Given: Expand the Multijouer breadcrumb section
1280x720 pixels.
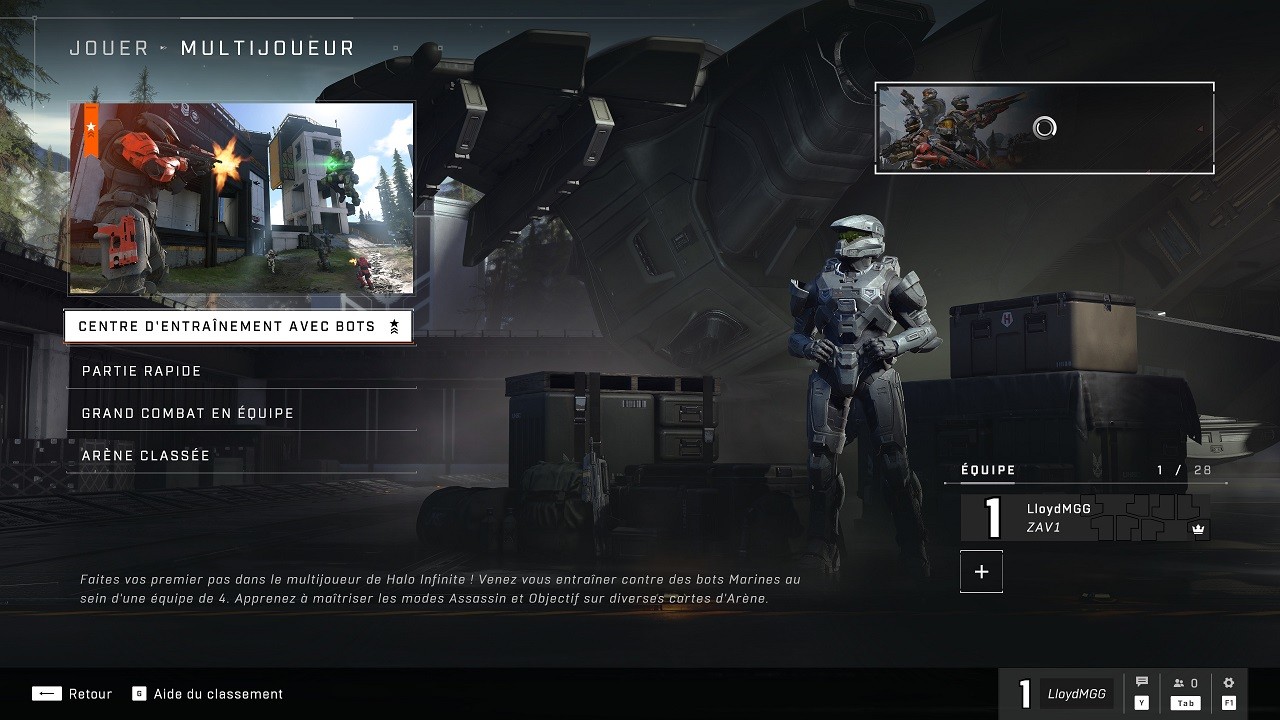Looking at the screenshot, I should pos(266,46).
